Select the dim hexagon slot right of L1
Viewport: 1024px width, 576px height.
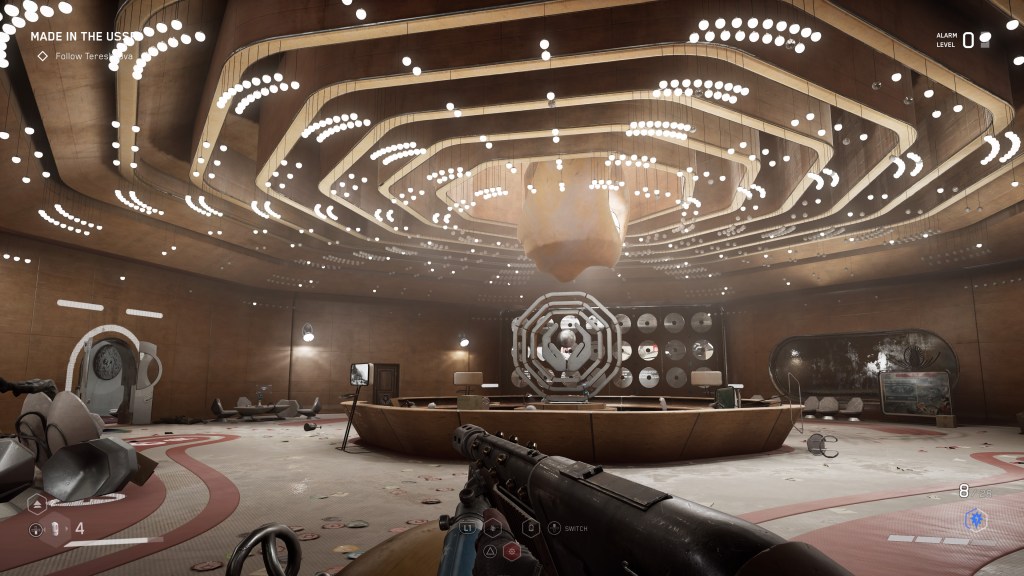point(492,527)
